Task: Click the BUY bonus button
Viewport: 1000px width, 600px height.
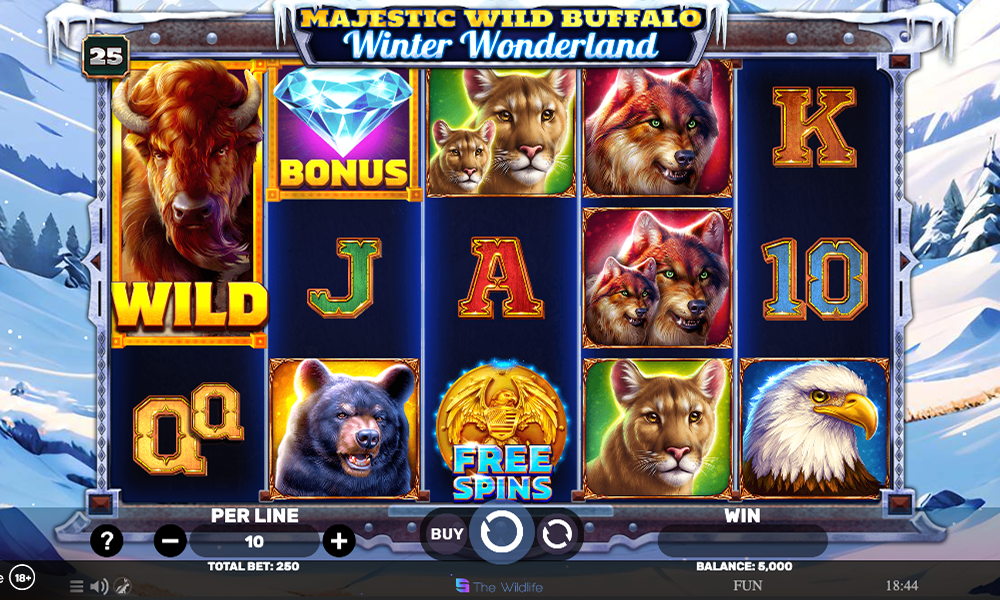Action: (x=447, y=534)
